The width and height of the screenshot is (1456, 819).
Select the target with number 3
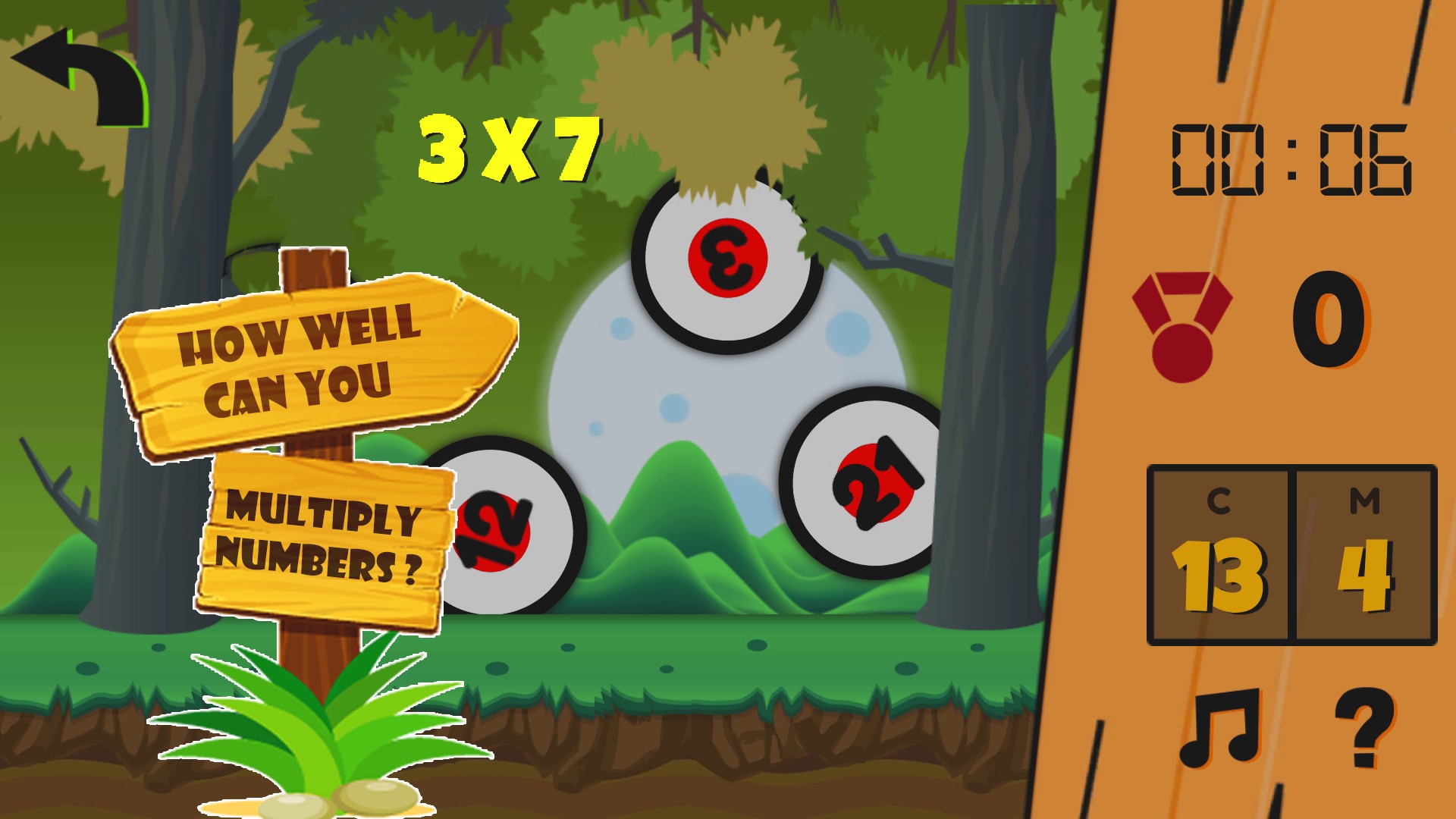[728, 259]
